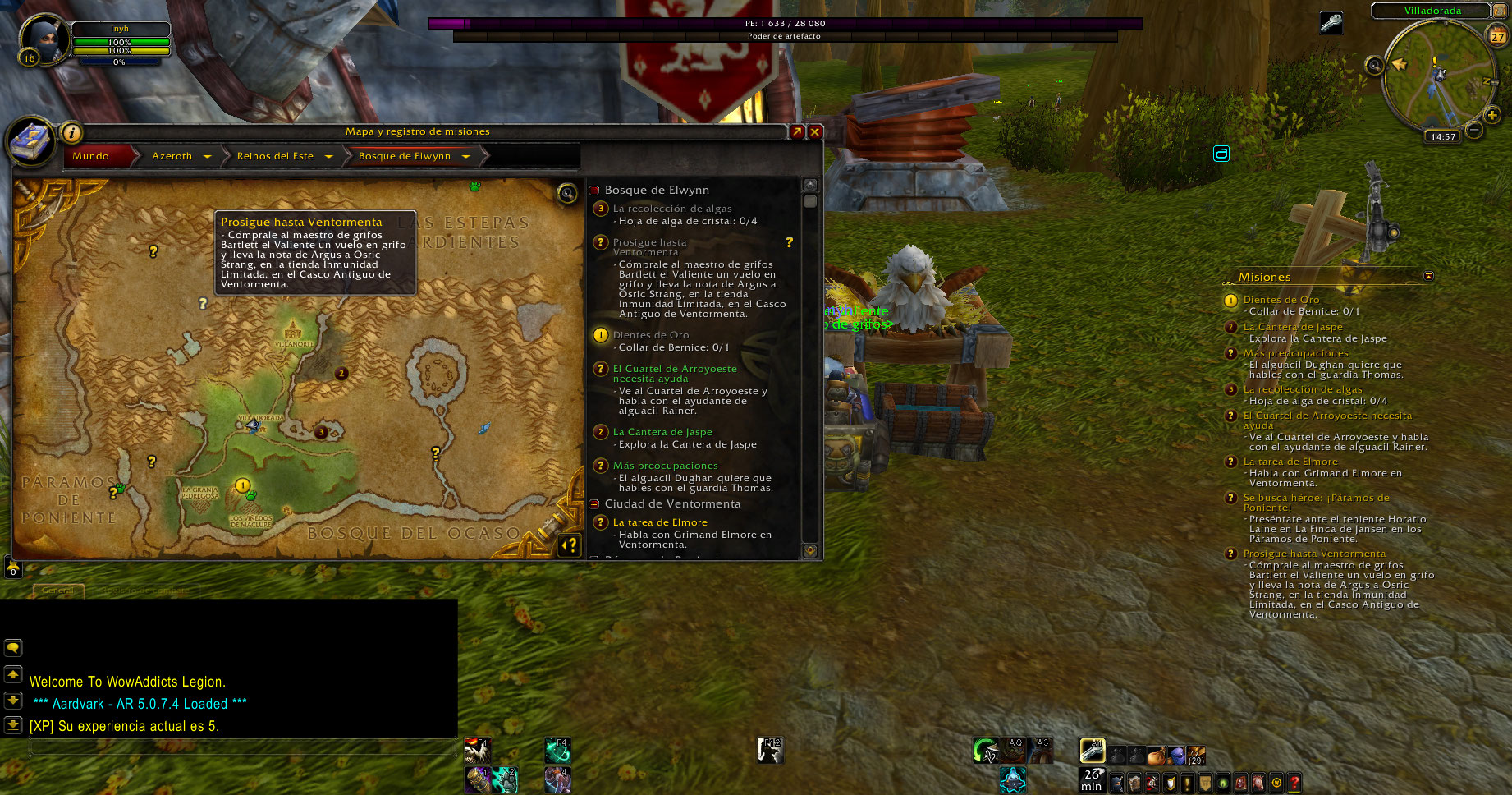Open the Más preocupaciones quest in the log

[665, 466]
